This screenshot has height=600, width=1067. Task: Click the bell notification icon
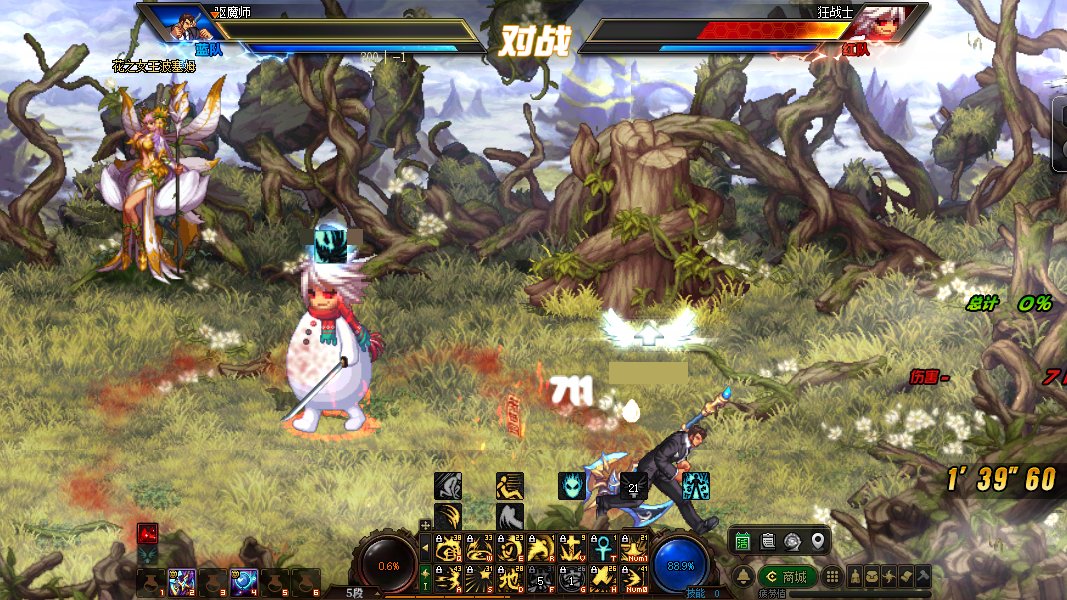coord(743,577)
